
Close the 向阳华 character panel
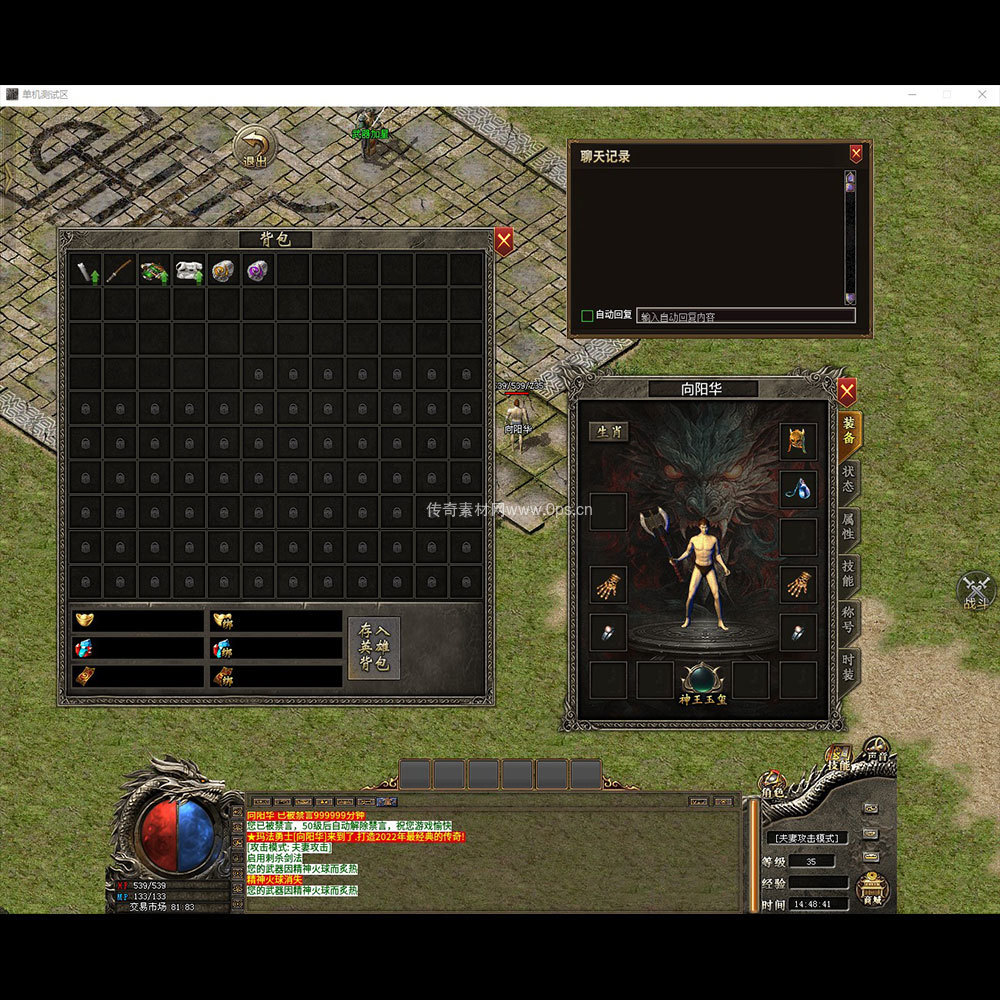point(847,390)
